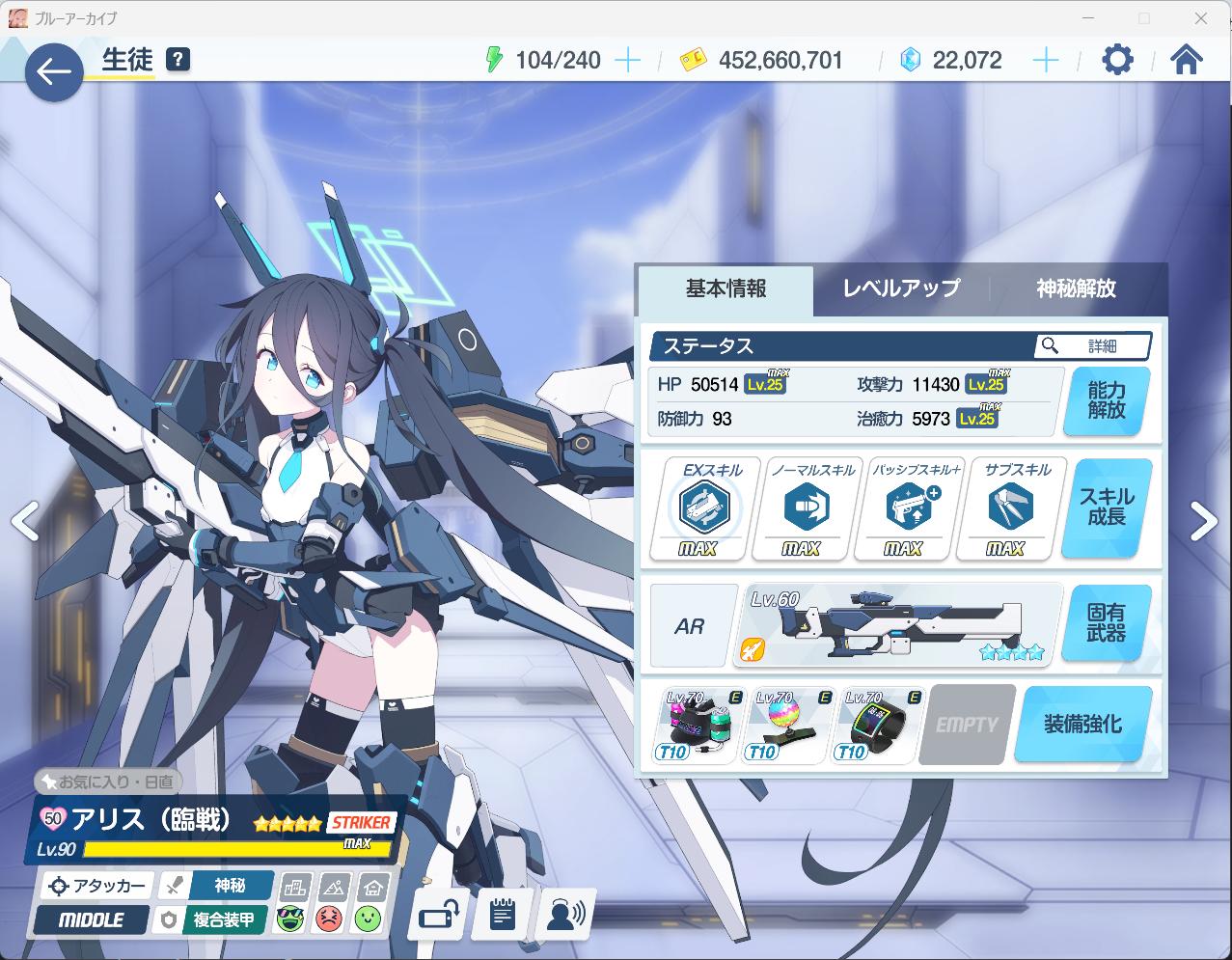Viewport: 1232px width, 960px height.
Task: Select the EMPTY equipment slot
Action: (x=966, y=725)
